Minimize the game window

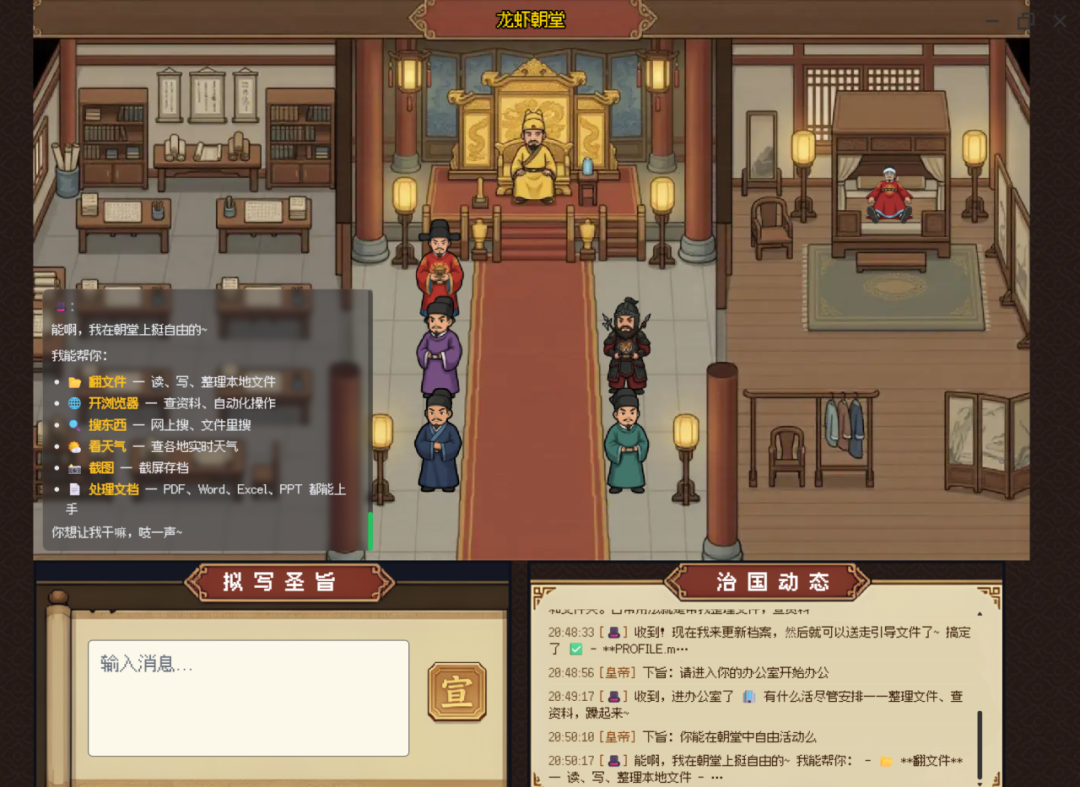tap(992, 21)
